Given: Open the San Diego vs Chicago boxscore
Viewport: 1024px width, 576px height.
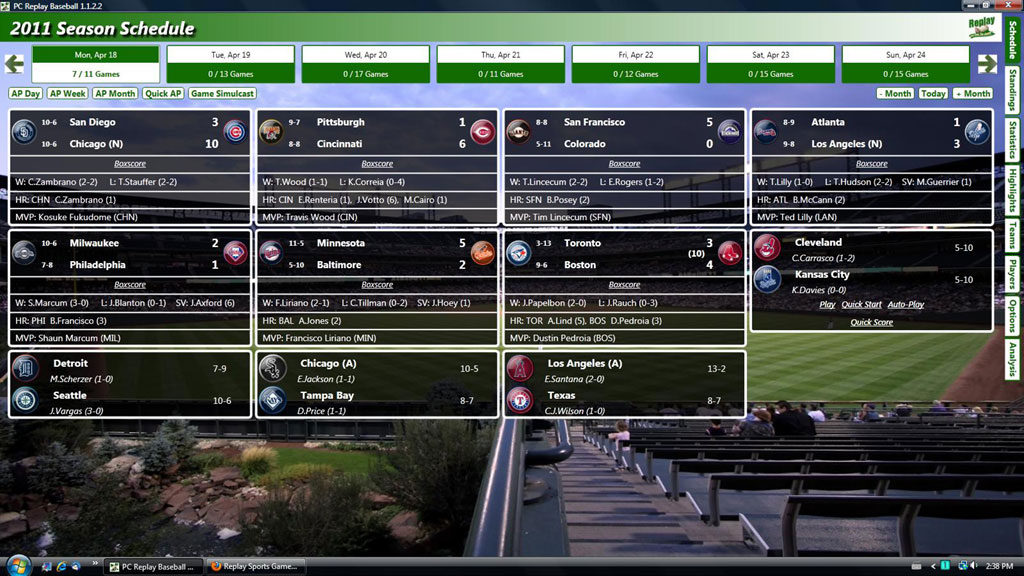Looking at the screenshot, I should coord(130,163).
